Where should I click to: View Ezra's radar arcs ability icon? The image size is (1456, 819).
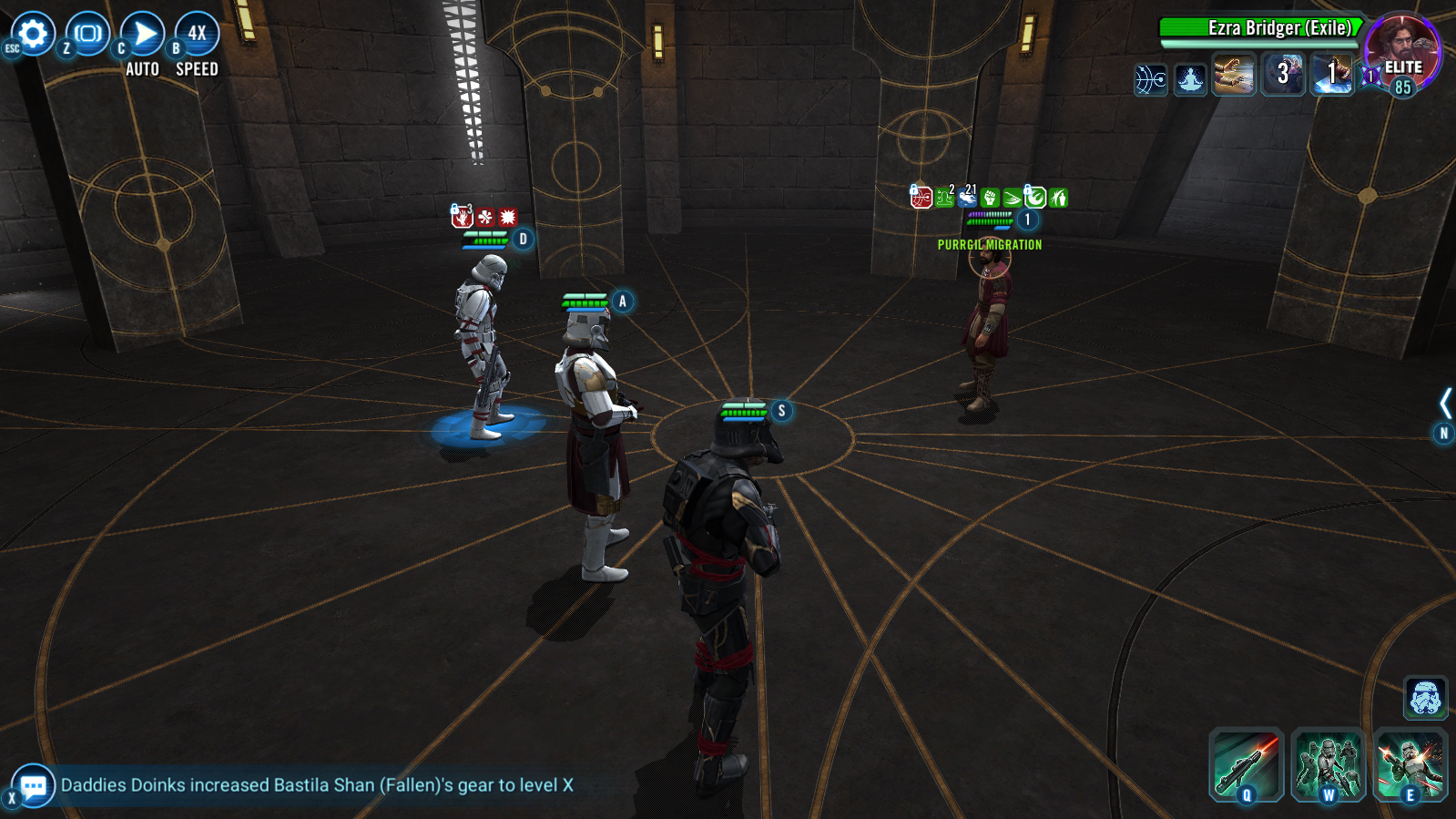[x=1151, y=79]
